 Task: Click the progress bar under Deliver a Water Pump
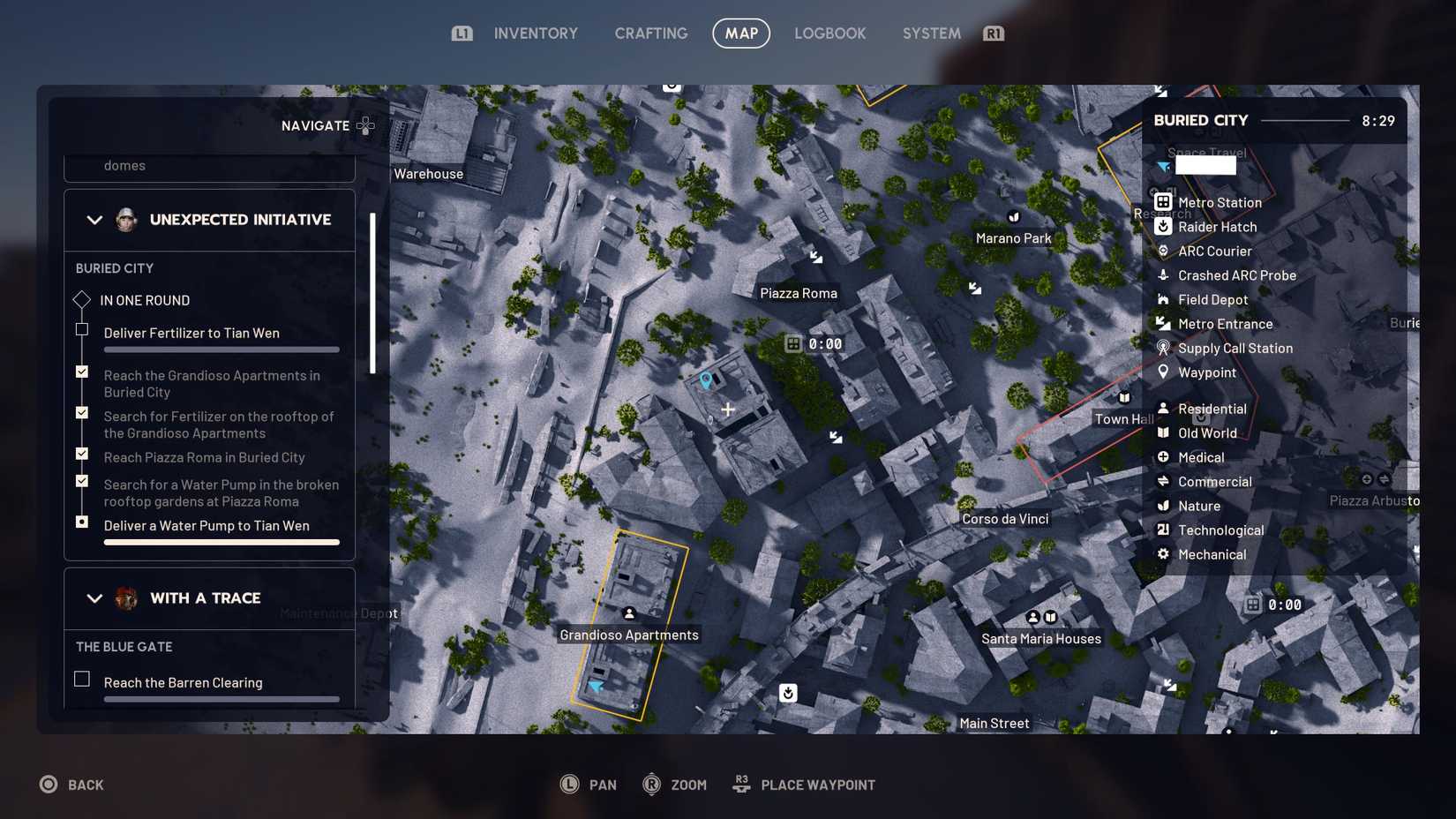pos(221,542)
